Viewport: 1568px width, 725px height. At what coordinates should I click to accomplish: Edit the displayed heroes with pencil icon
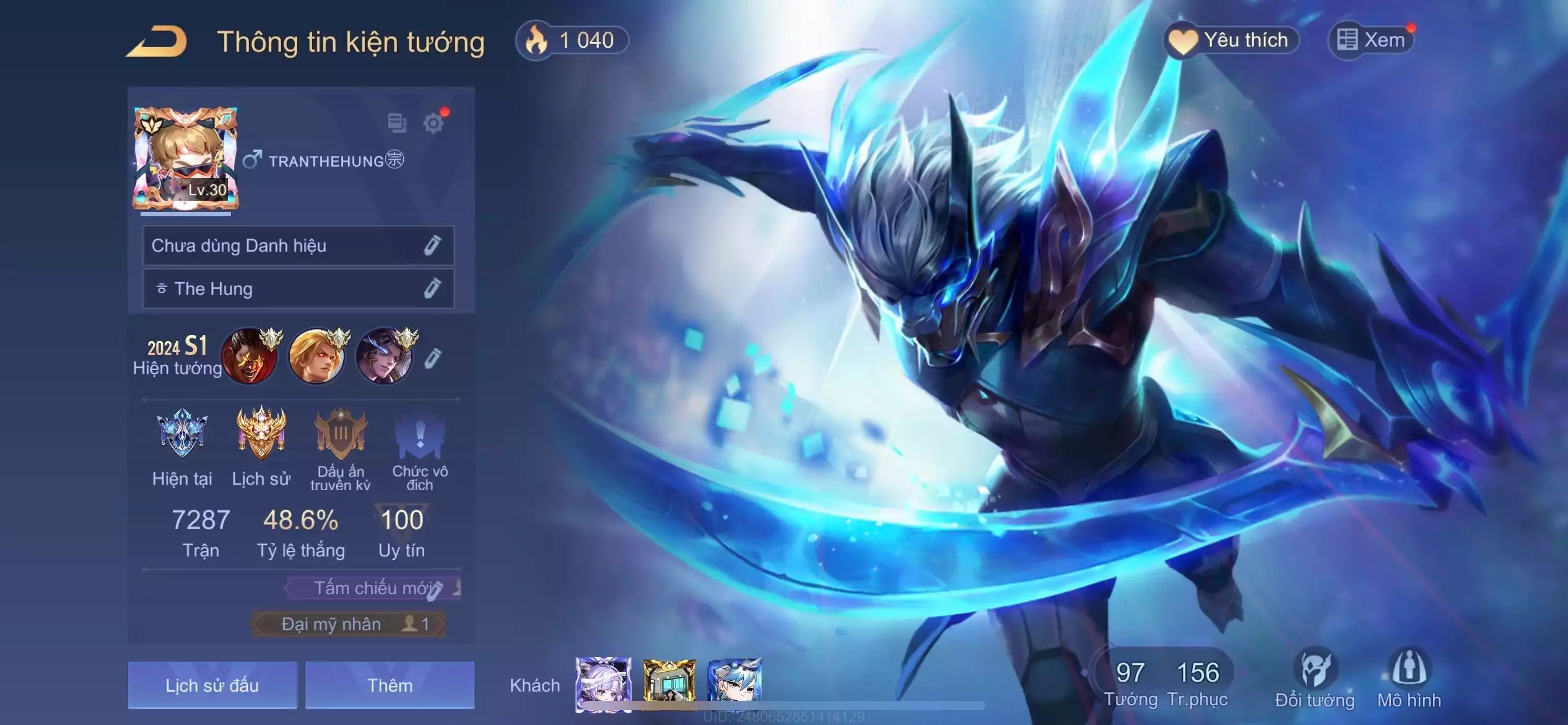click(x=433, y=358)
